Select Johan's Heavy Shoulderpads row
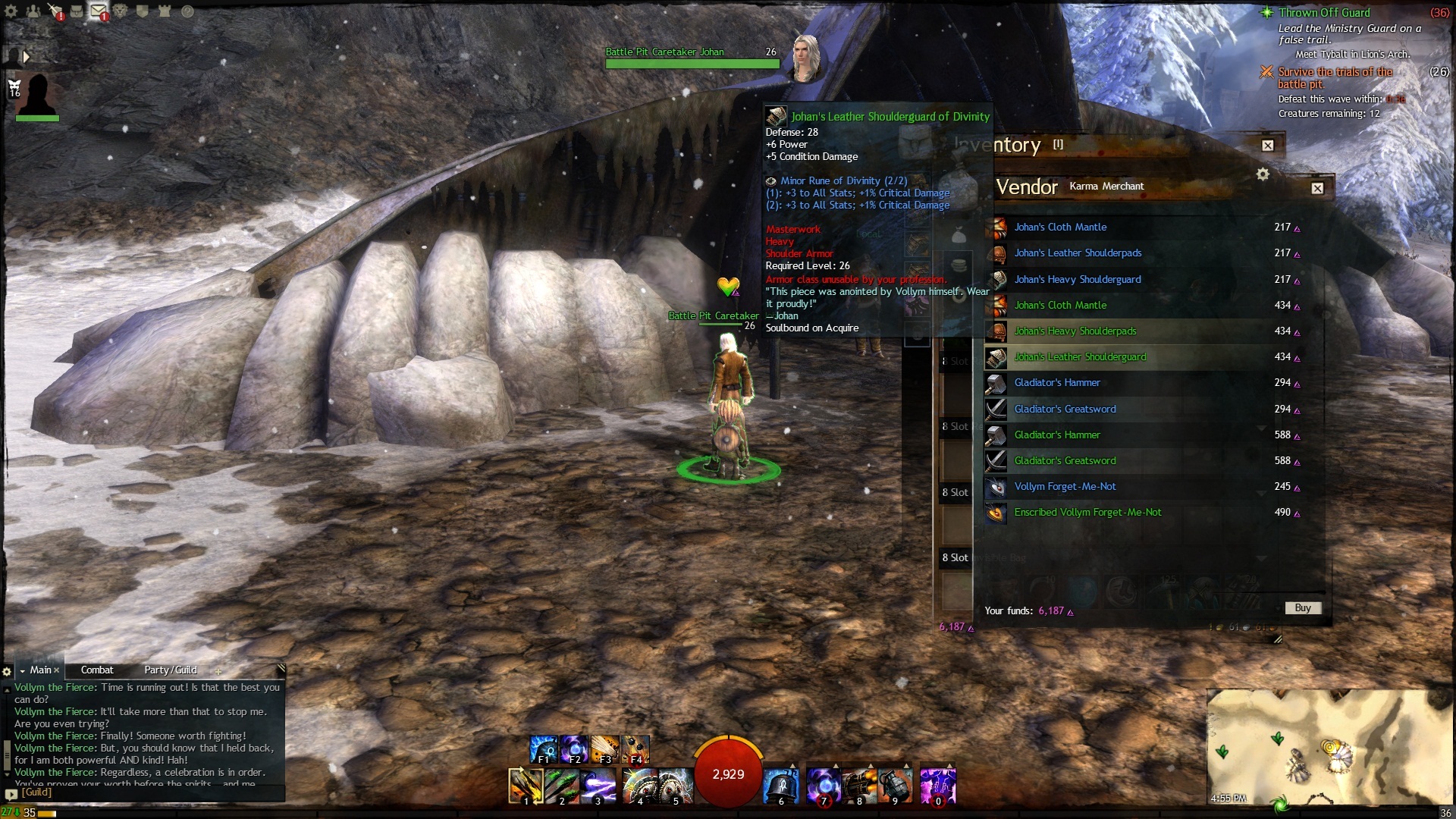 point(1075,331)
